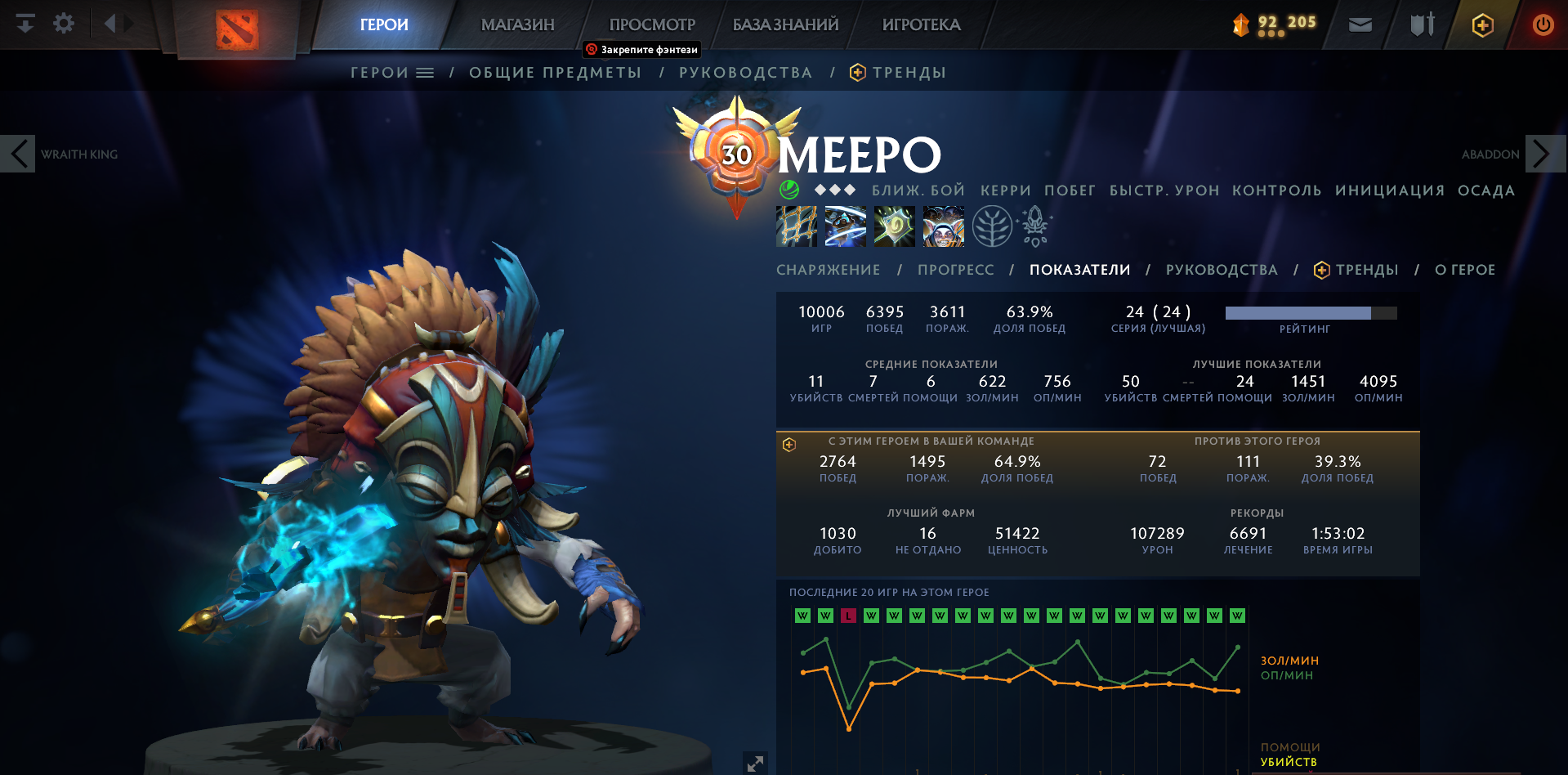Go to next hero Abaddon

1543,154
